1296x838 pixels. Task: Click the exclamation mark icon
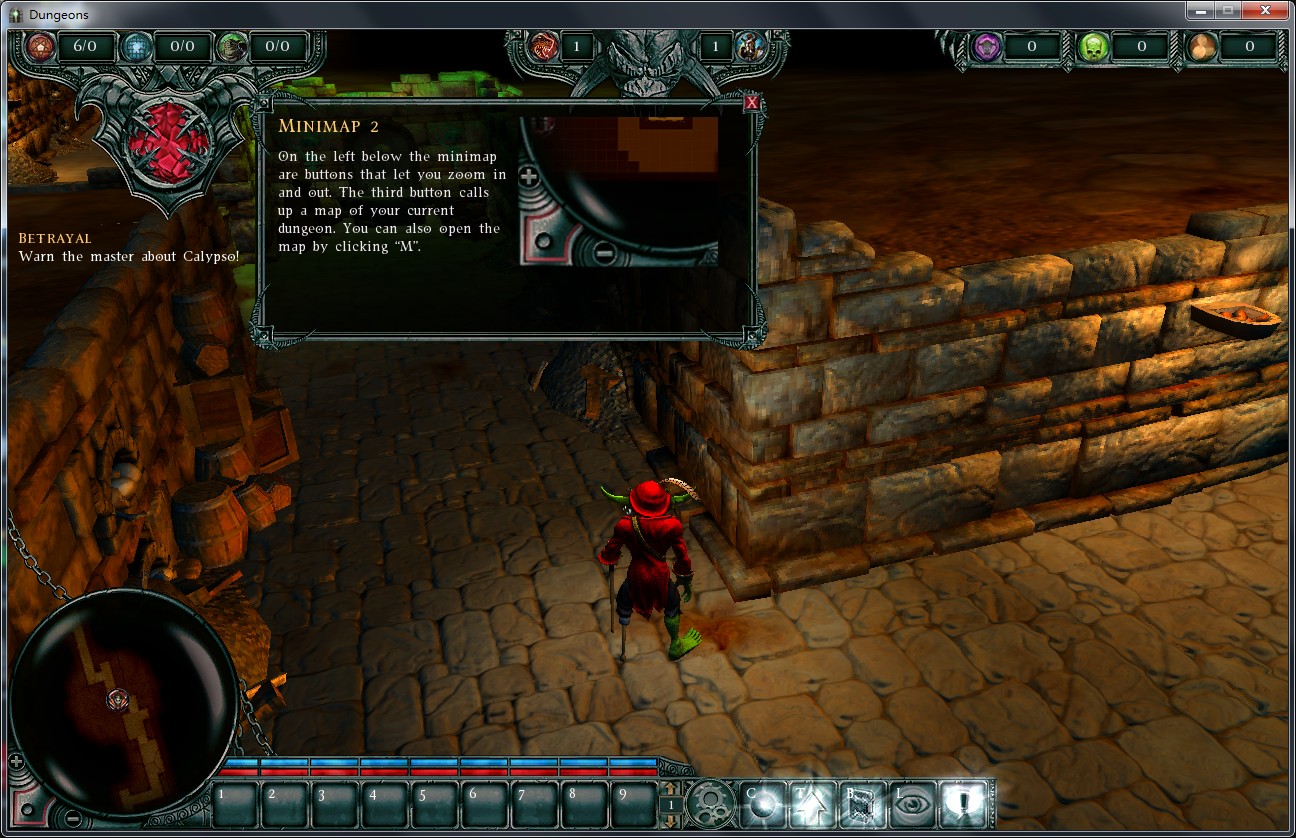(x=964, y=803)
